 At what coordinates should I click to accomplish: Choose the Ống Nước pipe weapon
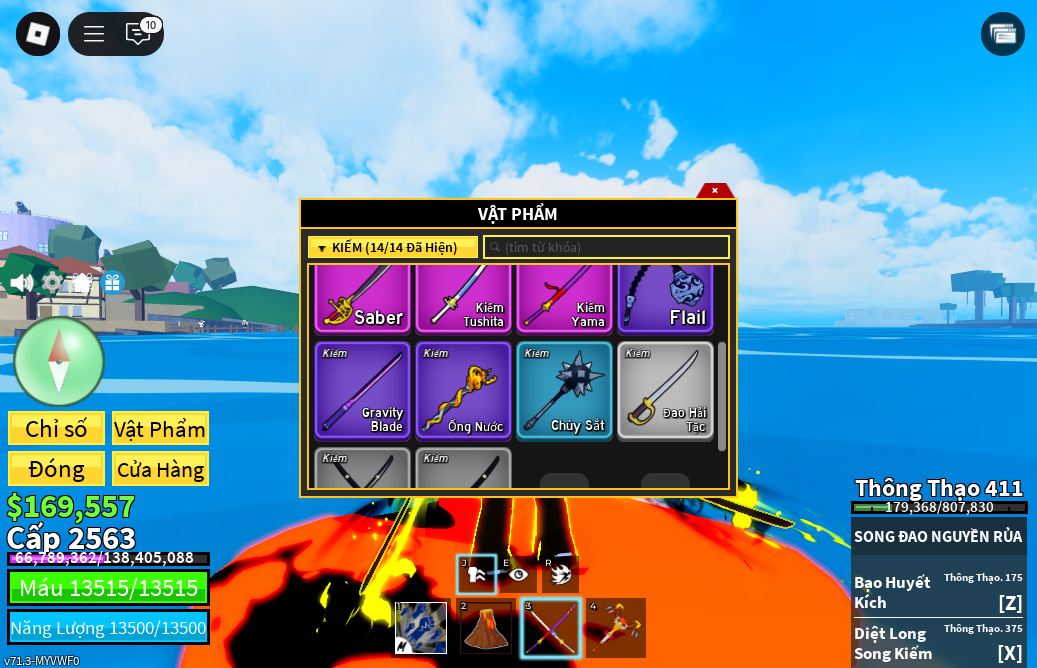pos(463,390)
